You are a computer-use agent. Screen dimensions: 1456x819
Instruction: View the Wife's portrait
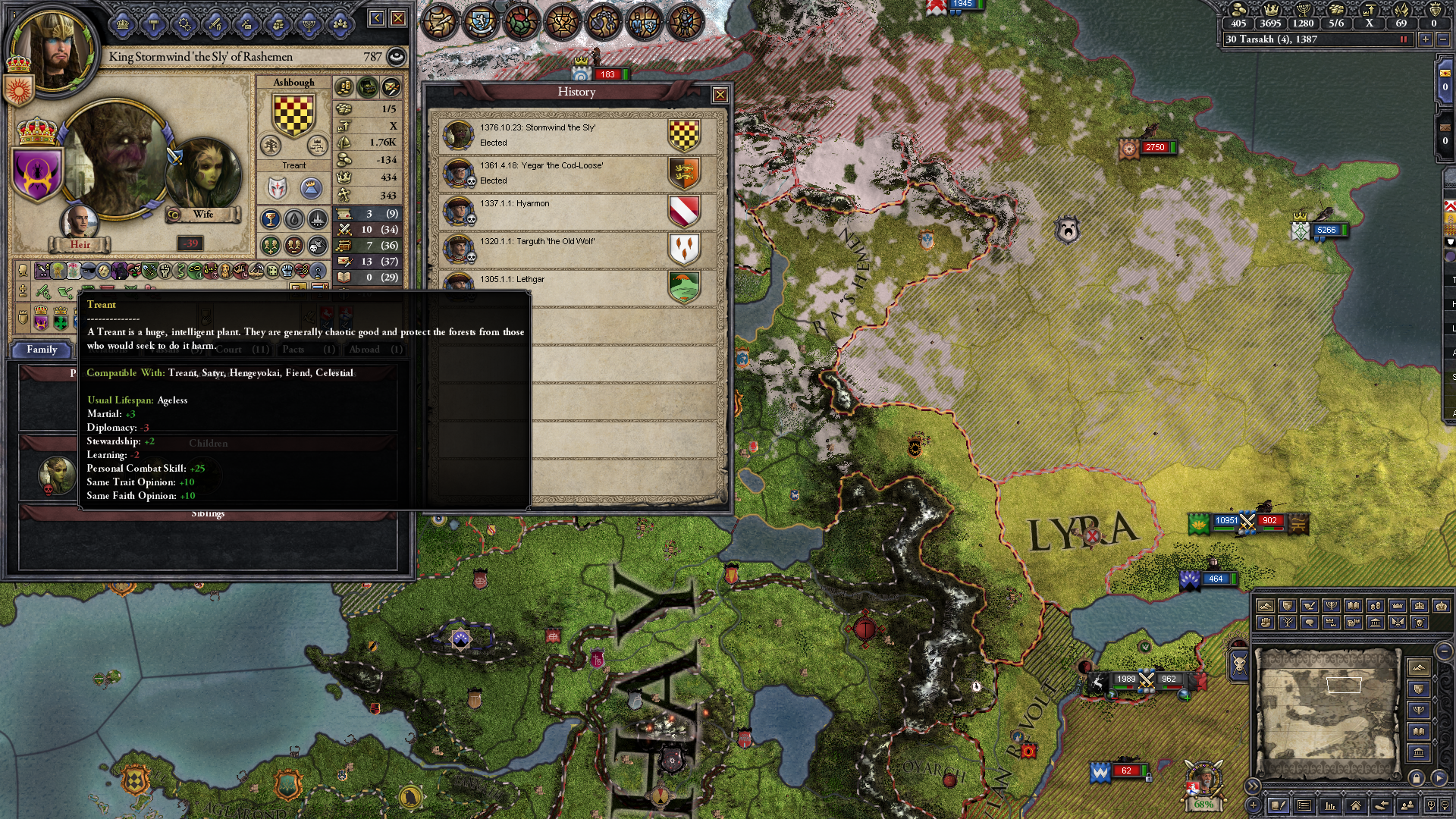coord(203,176)
